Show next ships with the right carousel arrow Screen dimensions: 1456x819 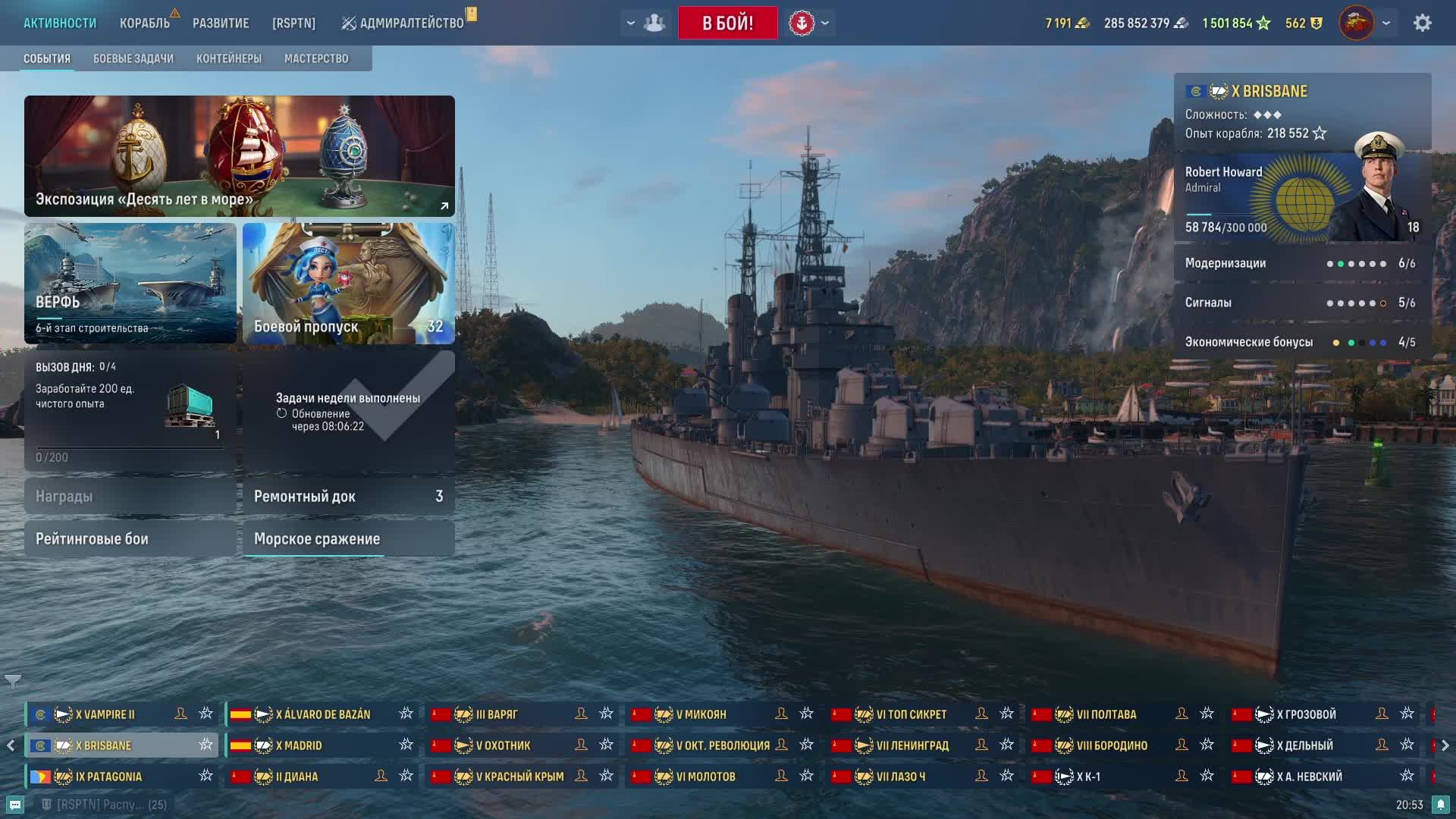1445,745
